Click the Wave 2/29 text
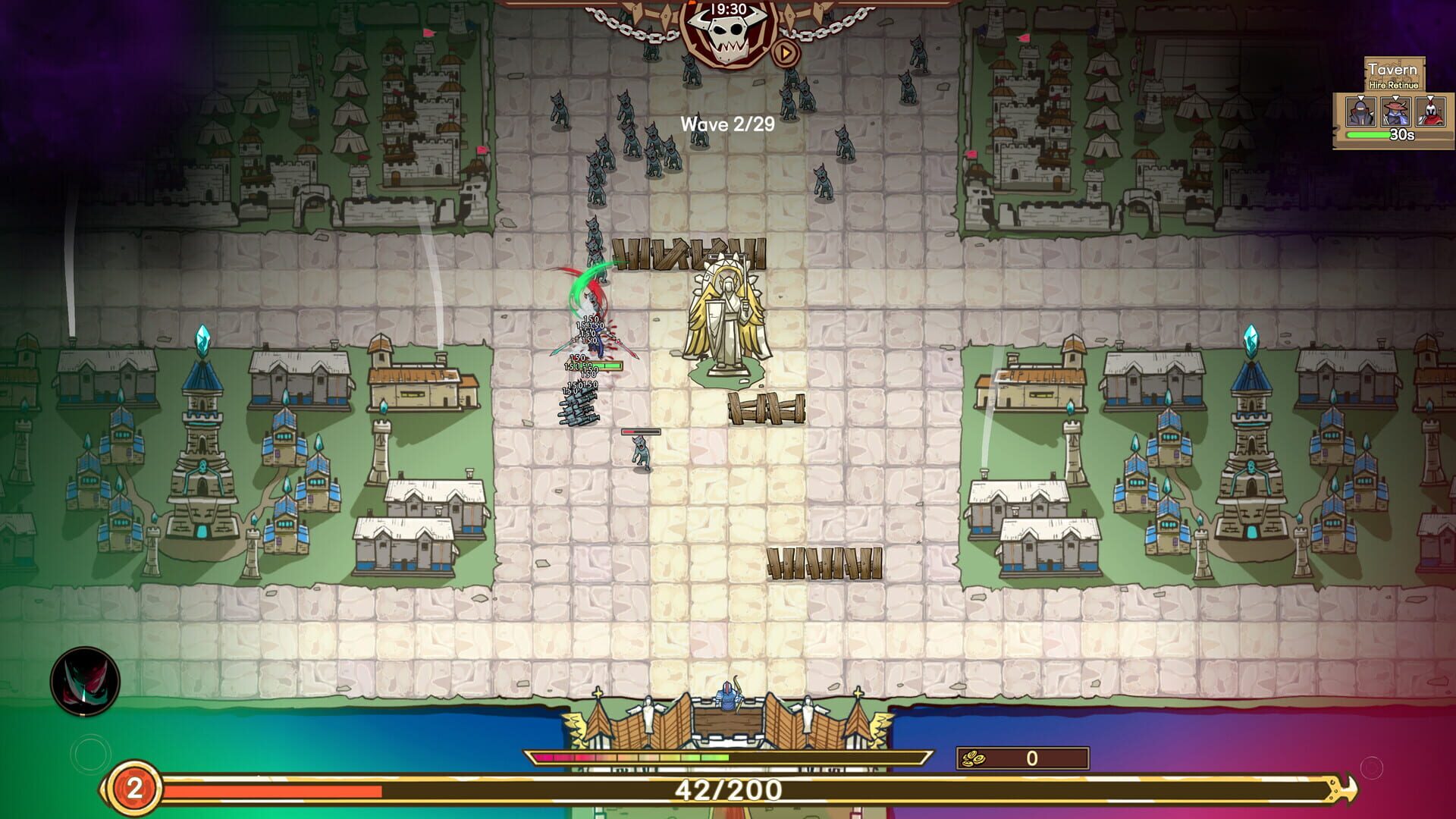This screenshot has height=819, width=1456. 726,124
